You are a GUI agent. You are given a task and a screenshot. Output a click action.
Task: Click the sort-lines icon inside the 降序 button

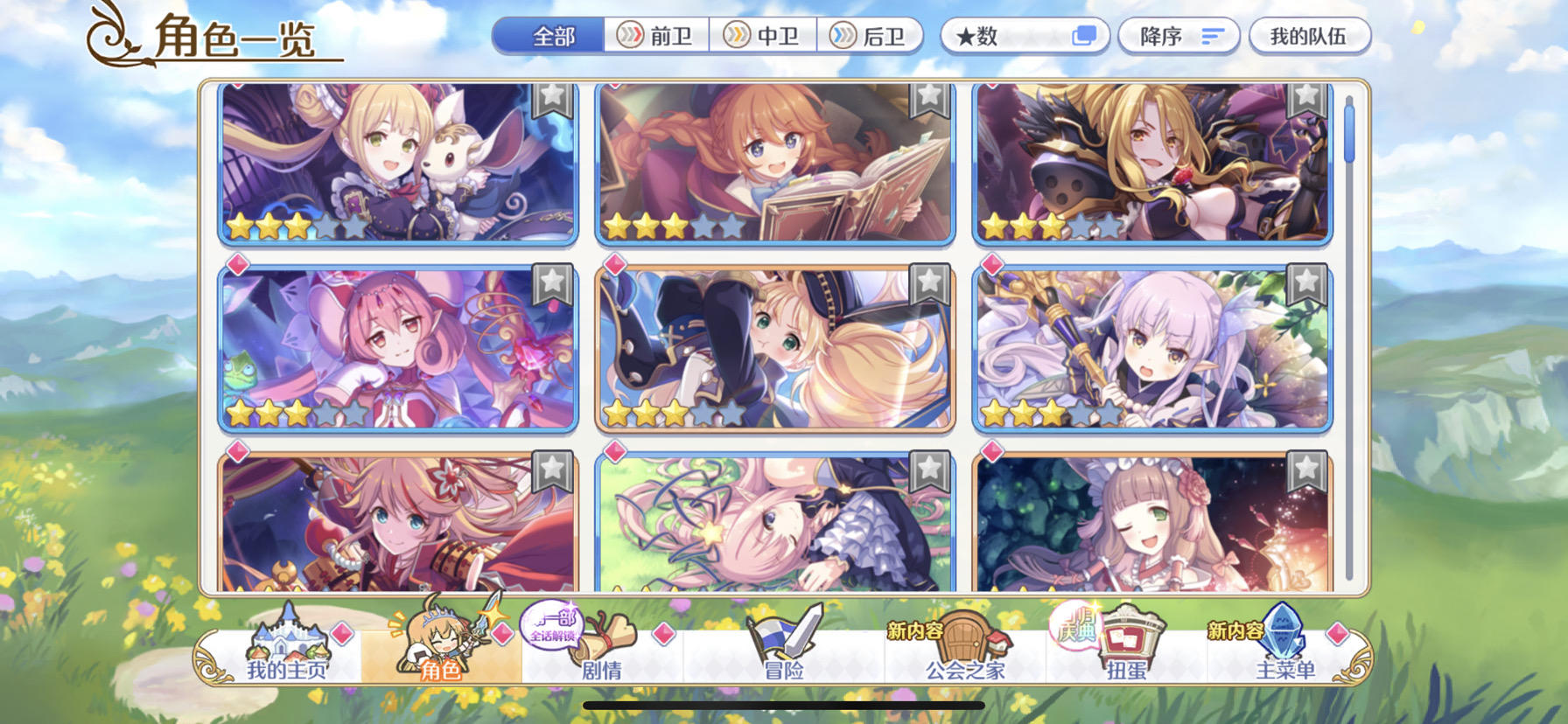(x=1214, y=37)
